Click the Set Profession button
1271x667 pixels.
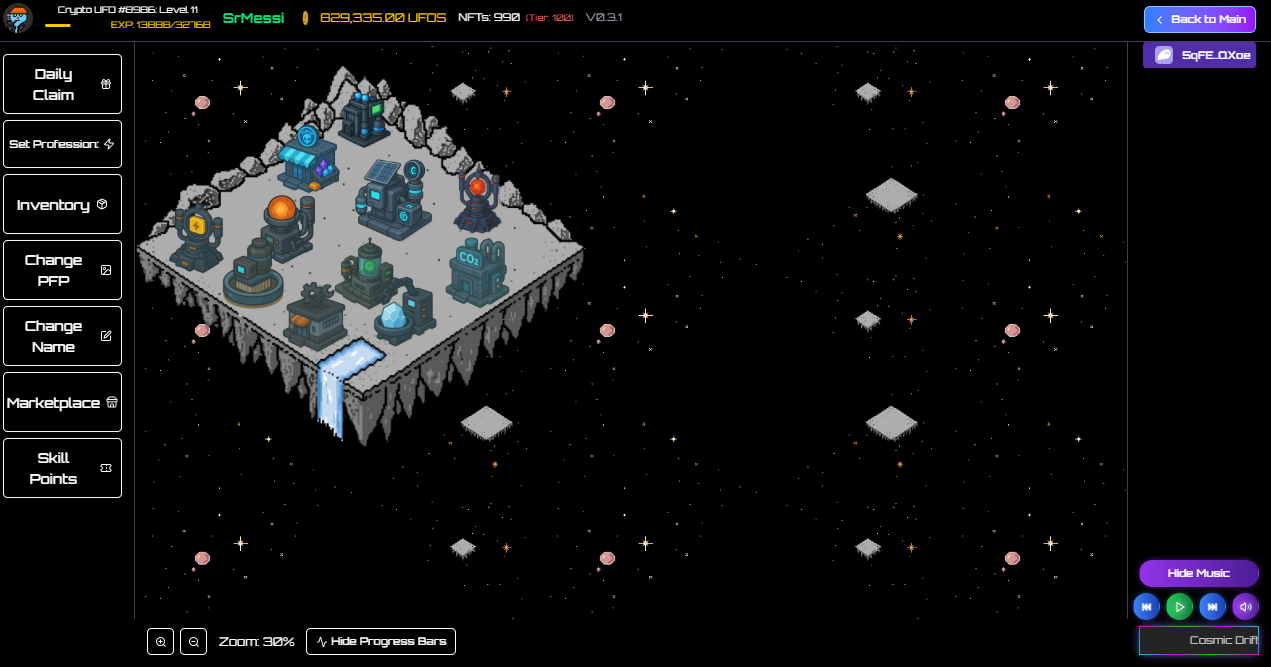tap(62, 144)
